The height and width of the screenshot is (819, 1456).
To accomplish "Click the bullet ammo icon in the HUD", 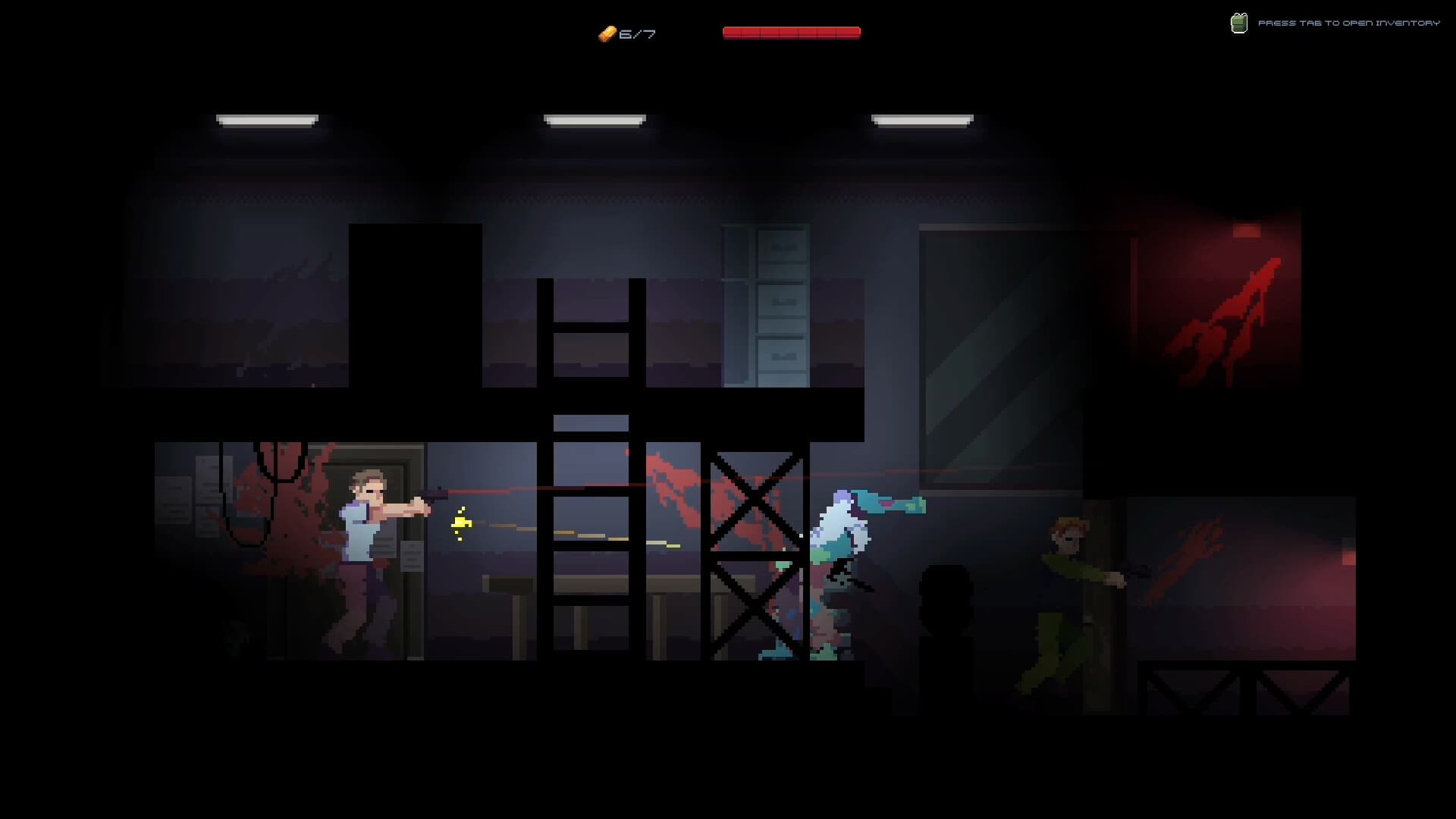I will tap(607, 33).
